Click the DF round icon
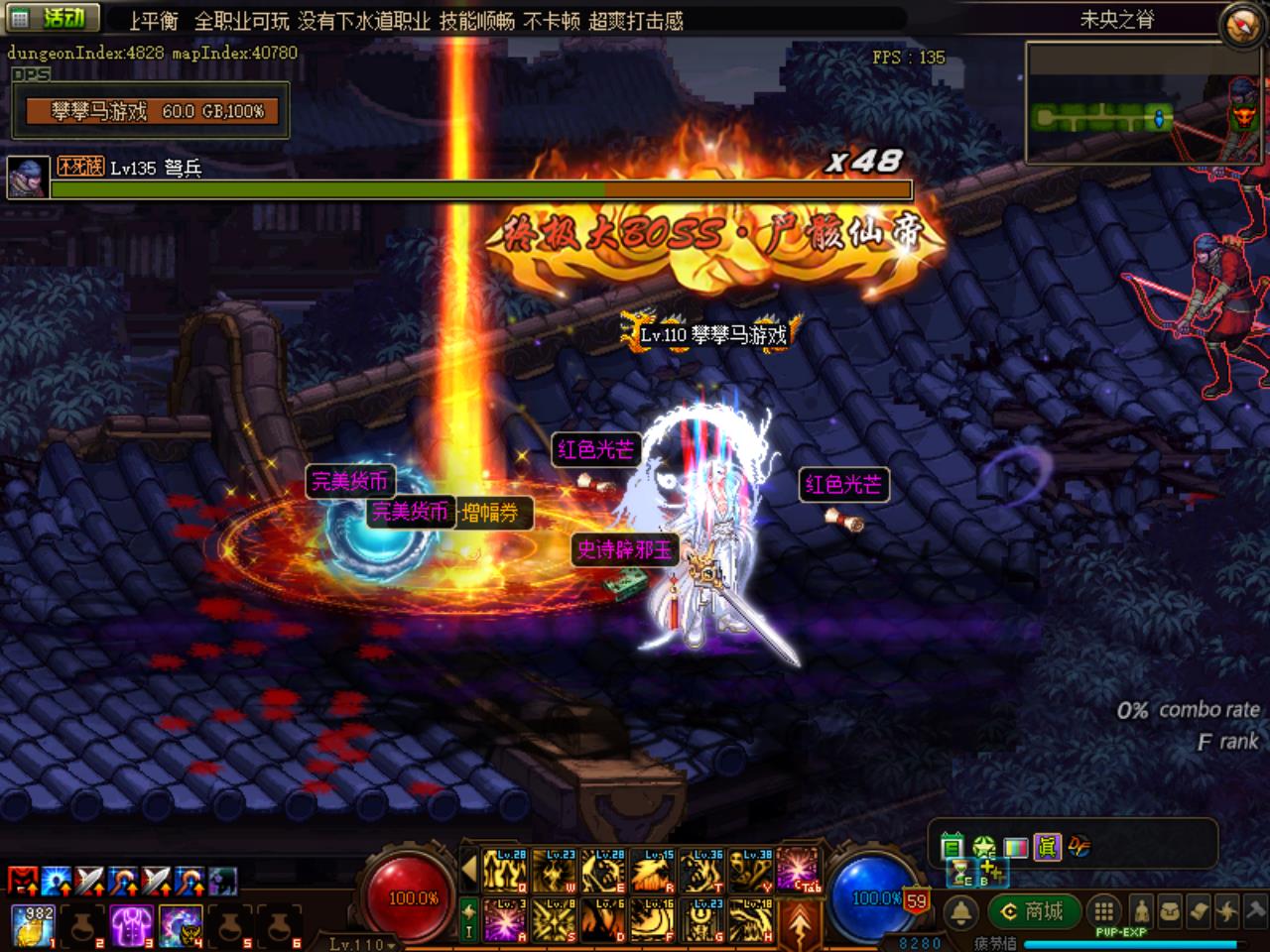The height and width of the screenshot is (952, 1270). [1078, 846]
